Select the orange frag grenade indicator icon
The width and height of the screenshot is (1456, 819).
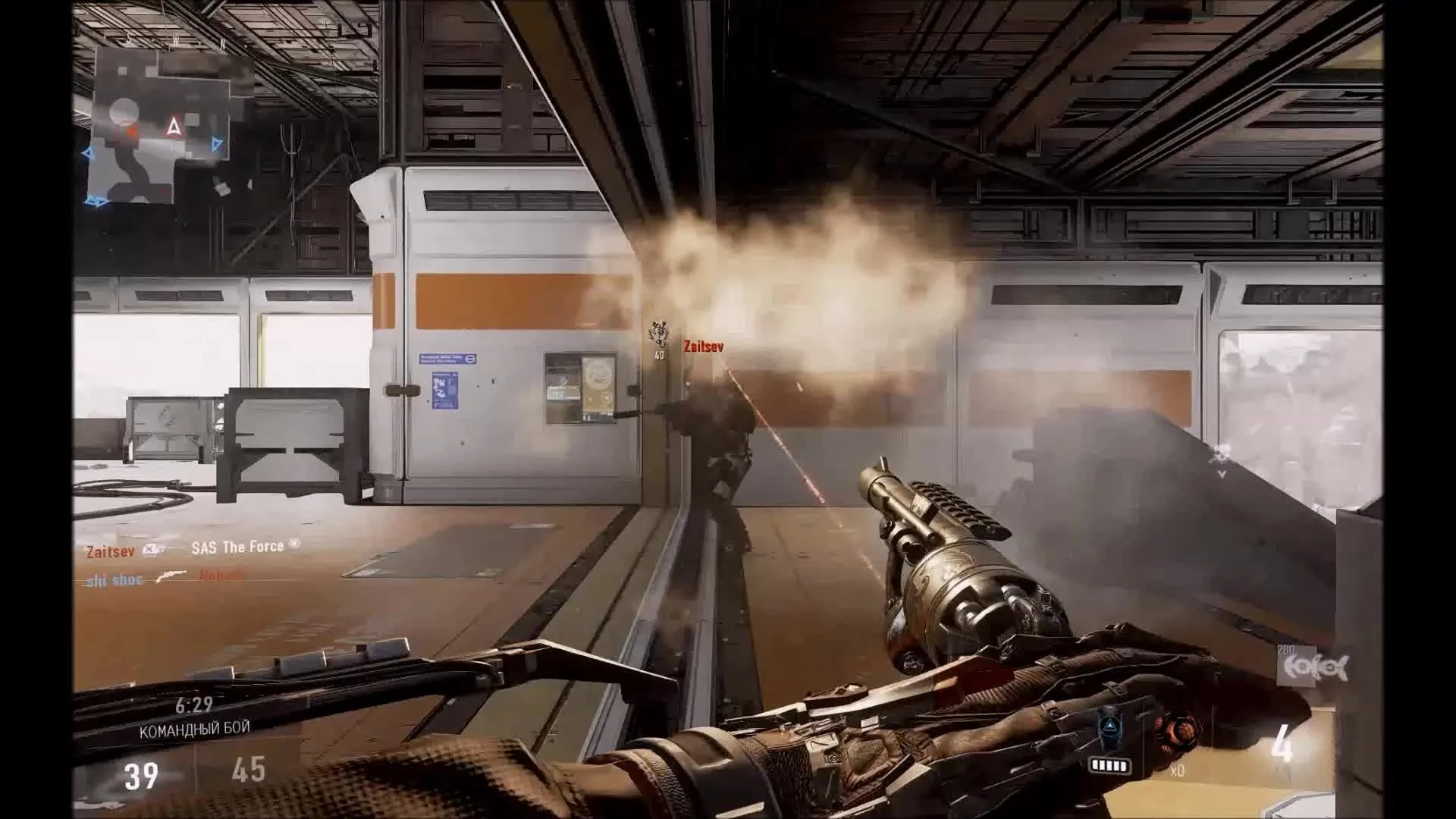click(1181, 731)
